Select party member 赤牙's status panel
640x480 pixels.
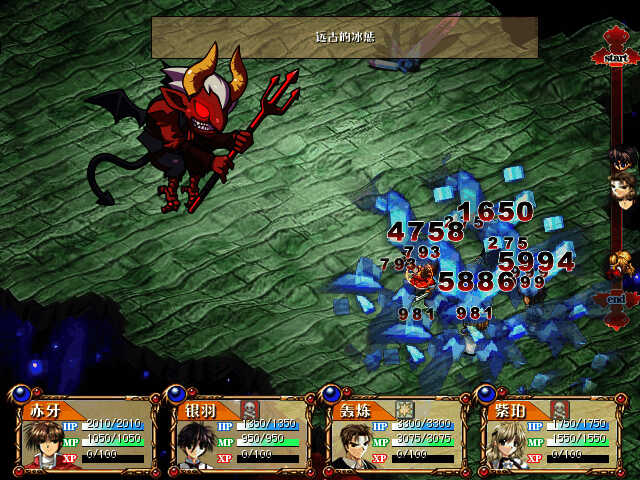(85, 435)
